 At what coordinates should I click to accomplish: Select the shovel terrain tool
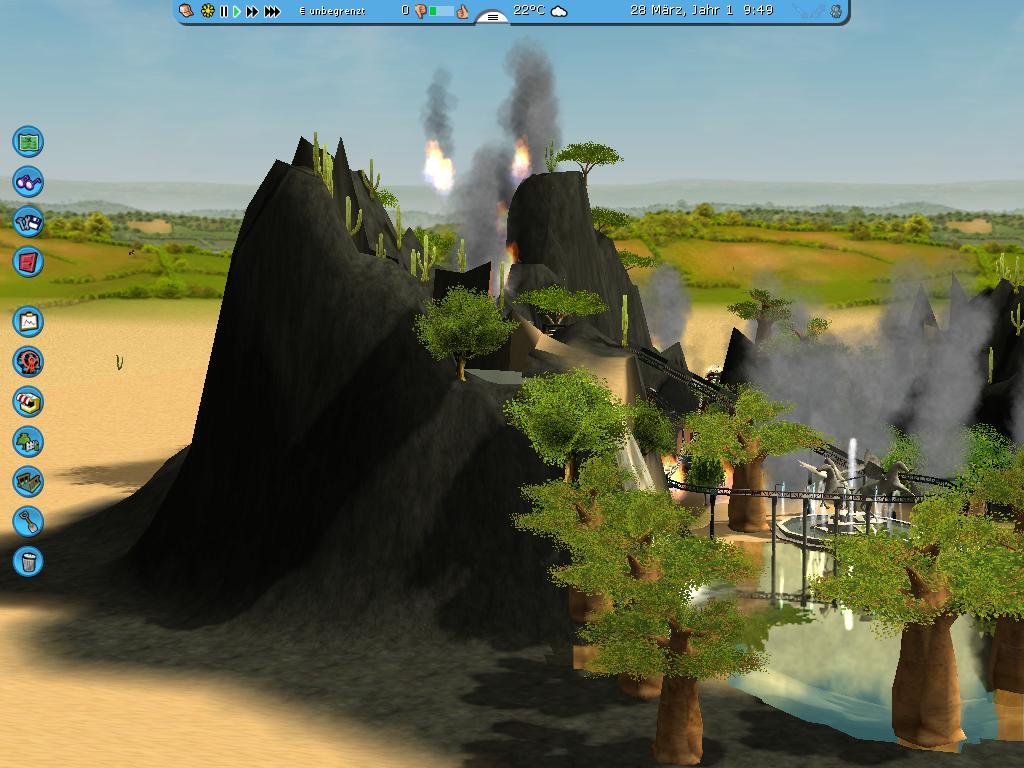tap(28, 521)
